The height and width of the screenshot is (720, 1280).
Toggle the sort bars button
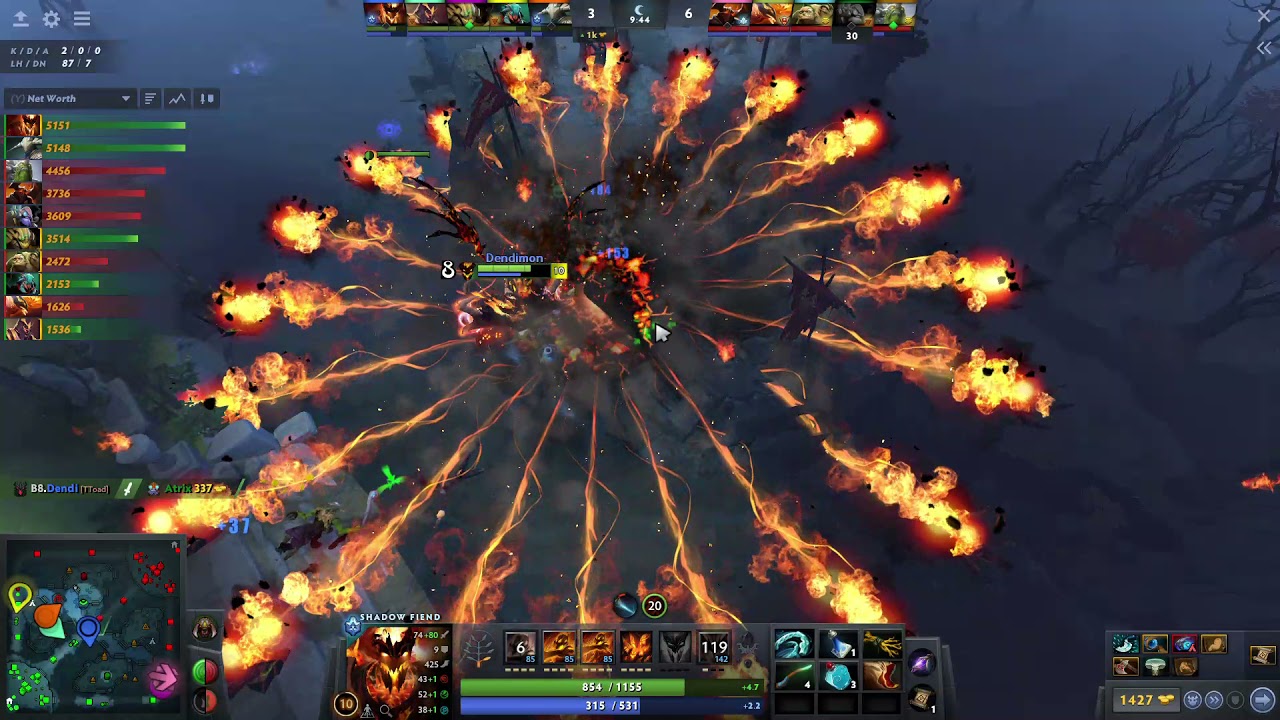(149, 99)
